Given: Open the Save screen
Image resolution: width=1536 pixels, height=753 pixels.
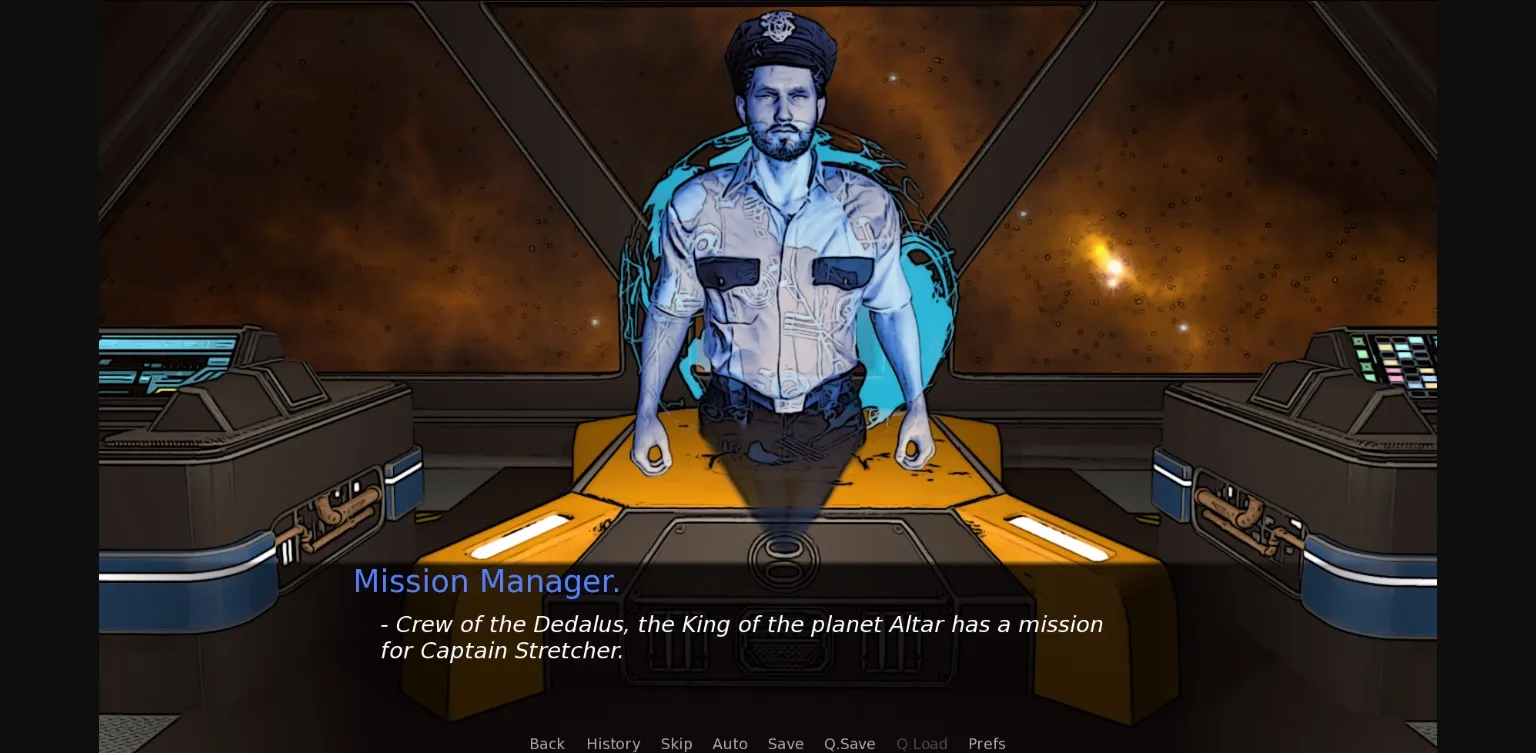Looking at the screenshot, I should coord(786,744).
